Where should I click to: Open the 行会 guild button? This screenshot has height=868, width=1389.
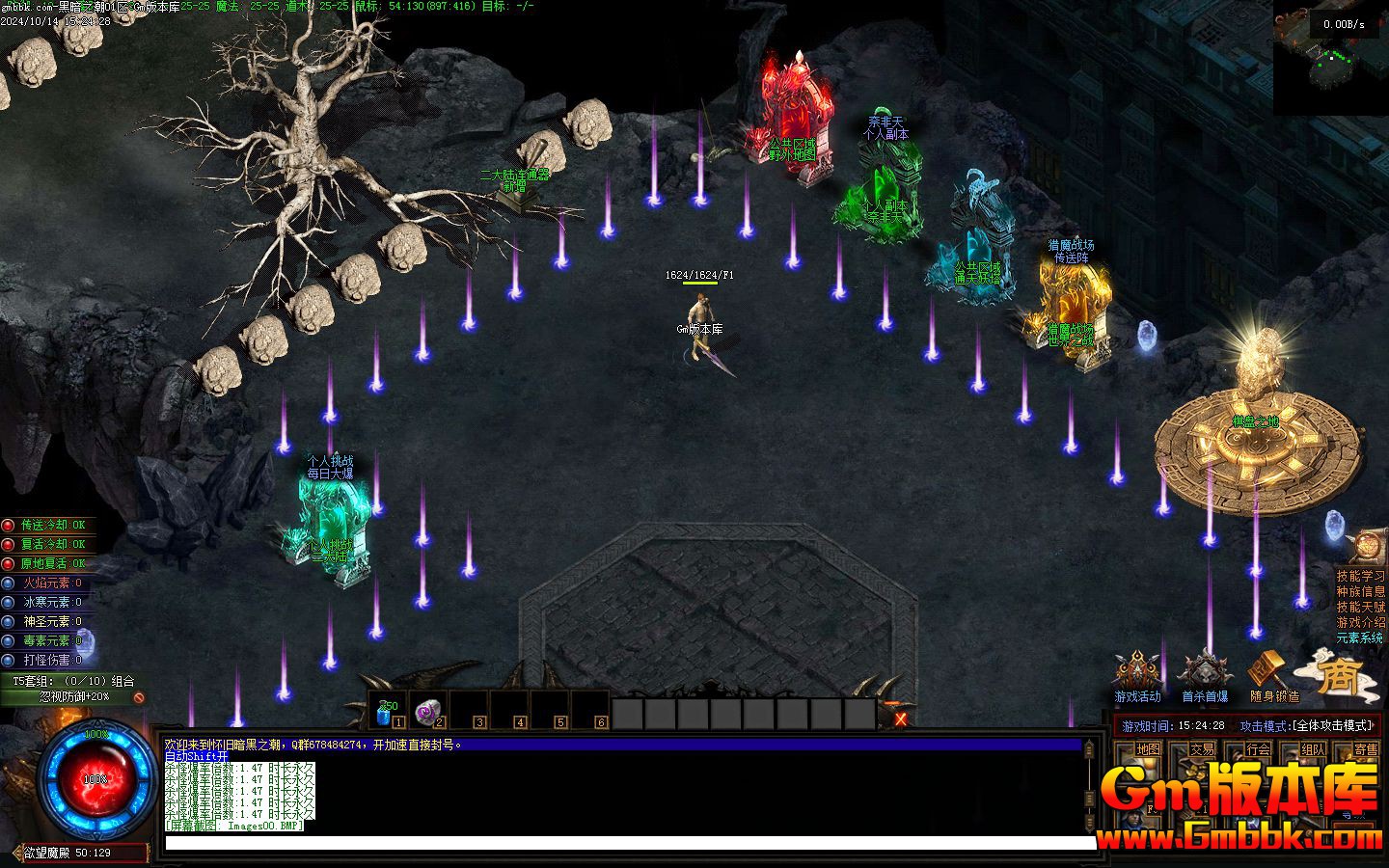tap(1258, 749)
